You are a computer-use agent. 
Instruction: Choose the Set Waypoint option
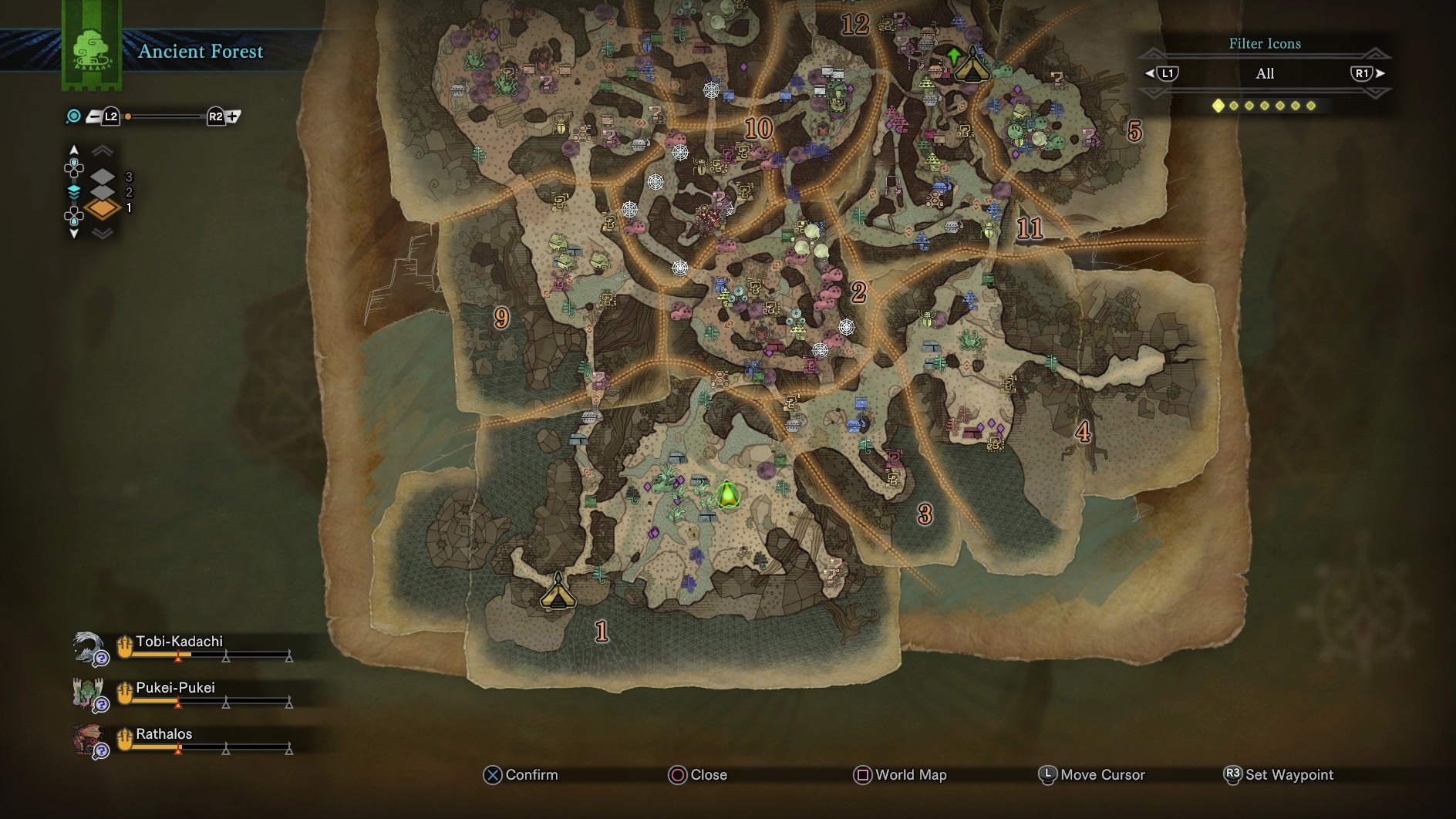[1279, 775]
